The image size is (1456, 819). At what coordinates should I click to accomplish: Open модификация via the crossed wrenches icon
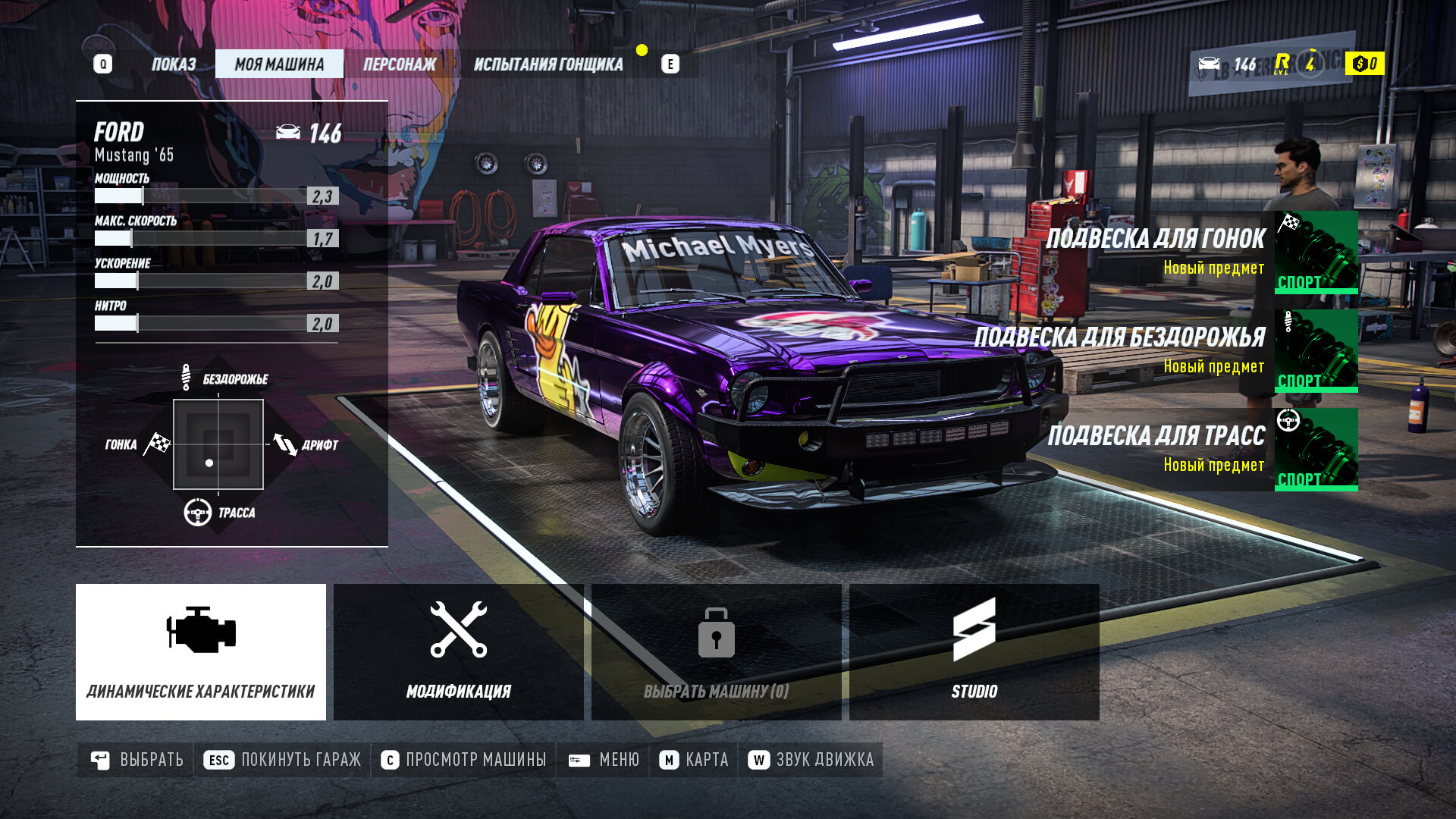(x=457, y=628)
